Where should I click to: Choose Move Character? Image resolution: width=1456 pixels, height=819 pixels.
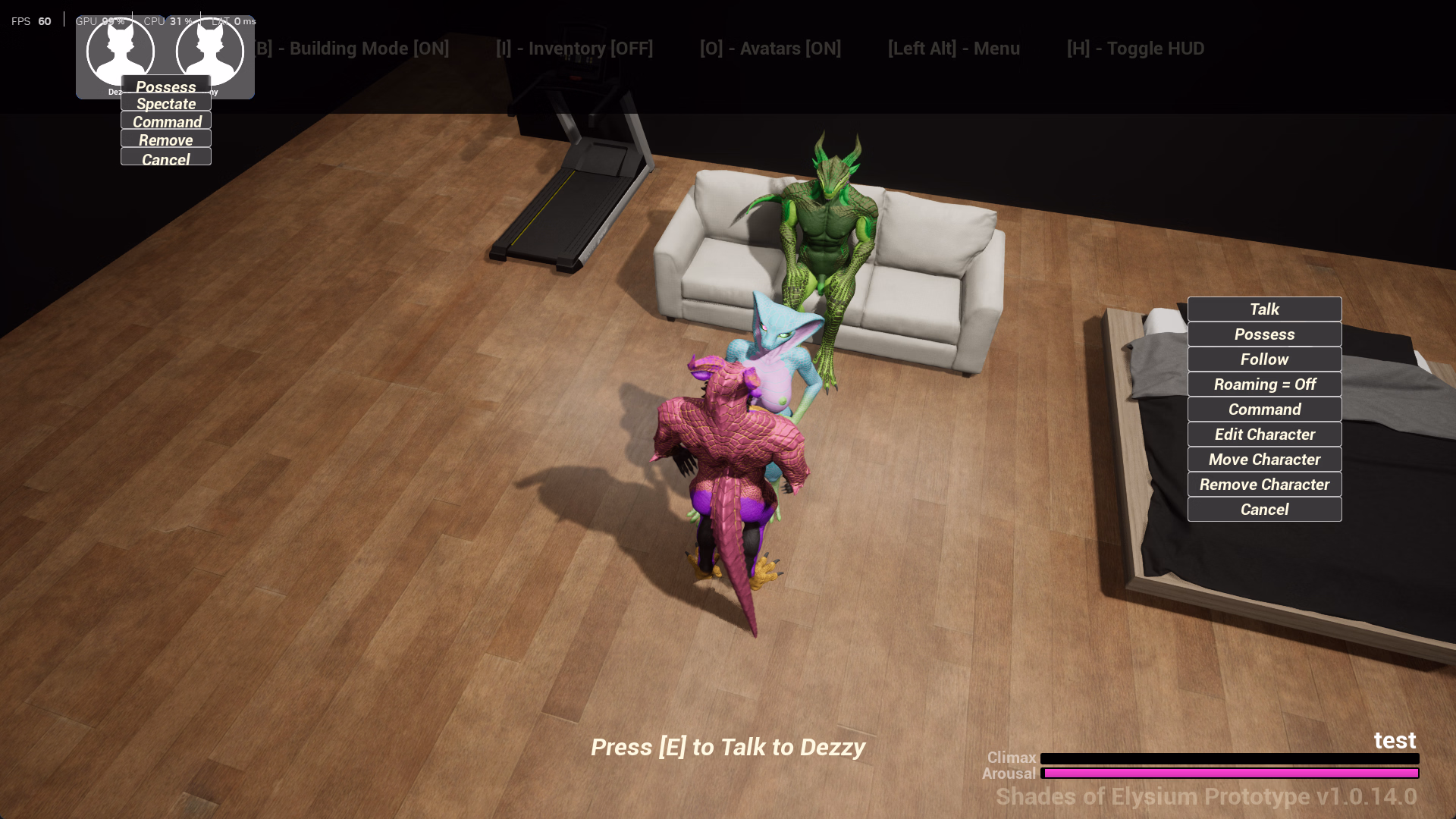pos(1264,460)
